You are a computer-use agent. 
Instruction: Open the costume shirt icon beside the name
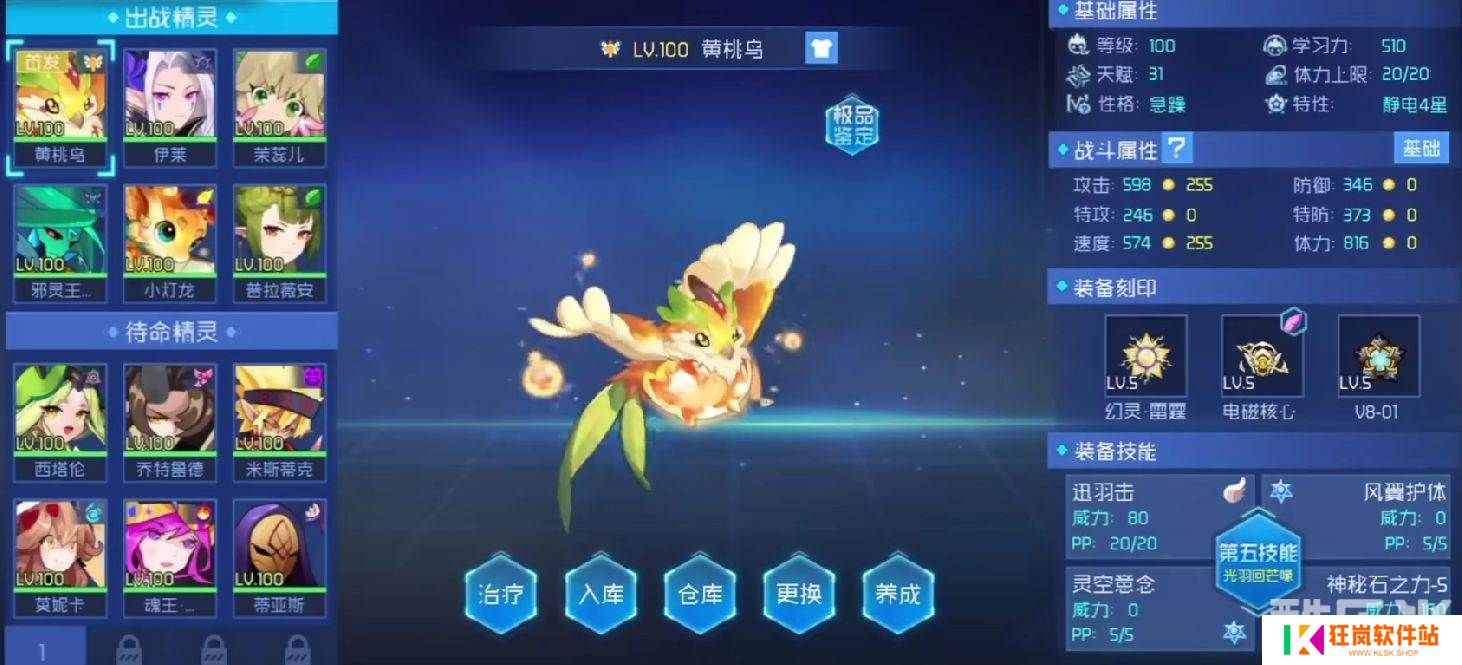[x=820, y=48]
